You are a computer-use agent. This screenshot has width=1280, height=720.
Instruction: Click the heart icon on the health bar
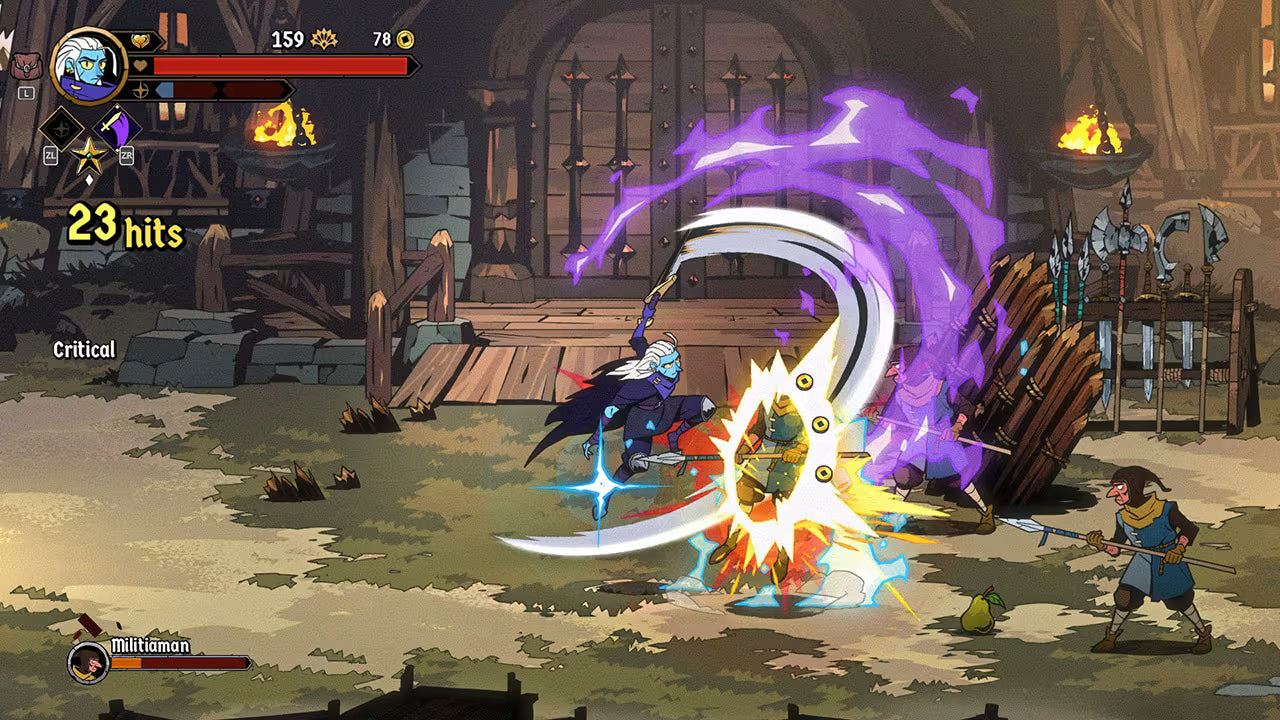[x=140, y=64]
